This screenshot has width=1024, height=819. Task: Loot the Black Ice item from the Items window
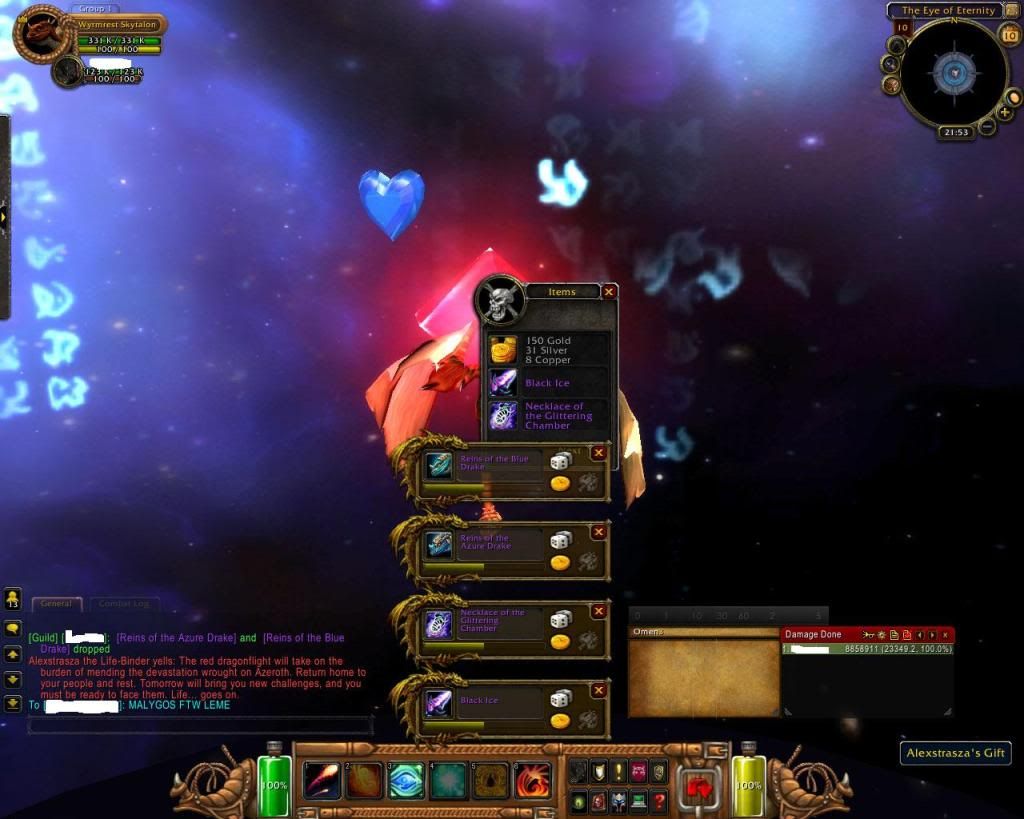pos(503,383)
